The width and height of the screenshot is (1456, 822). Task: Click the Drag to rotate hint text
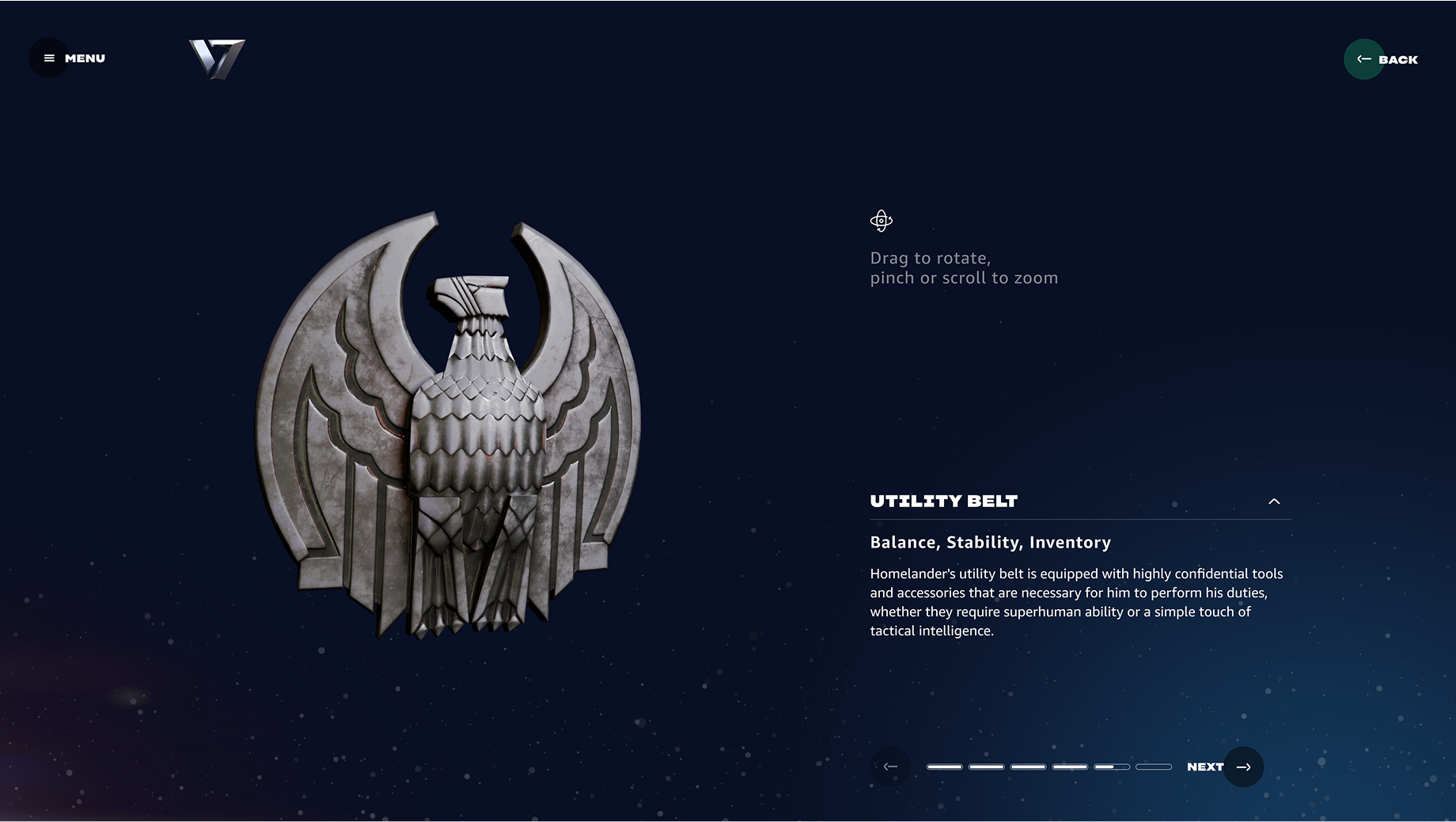[x=931, y=258]
